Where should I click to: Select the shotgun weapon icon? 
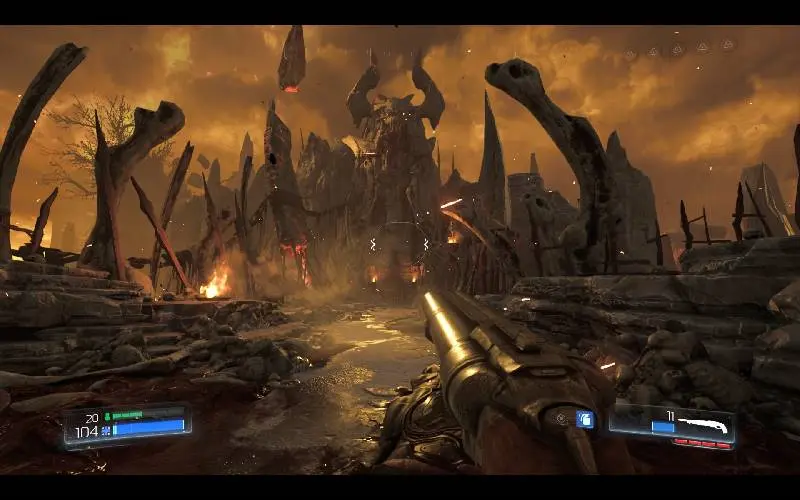click(x=704, y=422)
